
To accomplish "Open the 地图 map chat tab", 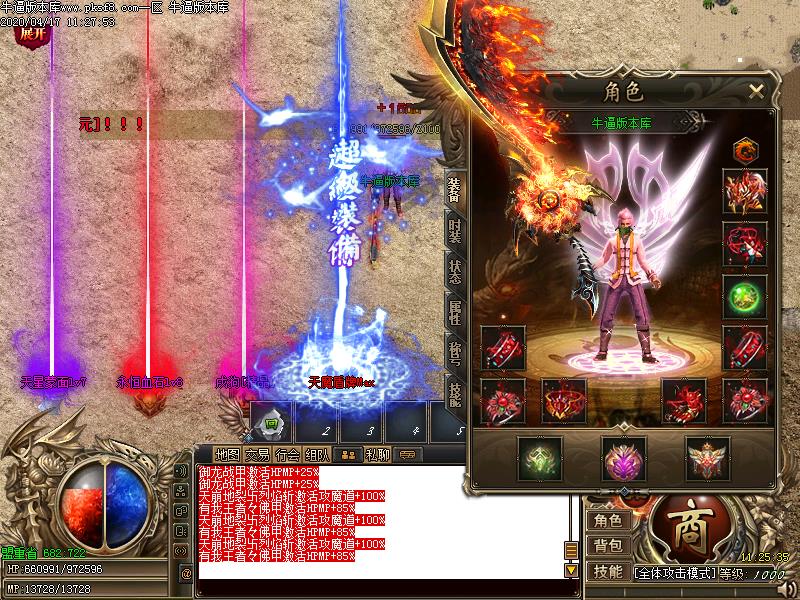I will (227, 453).
